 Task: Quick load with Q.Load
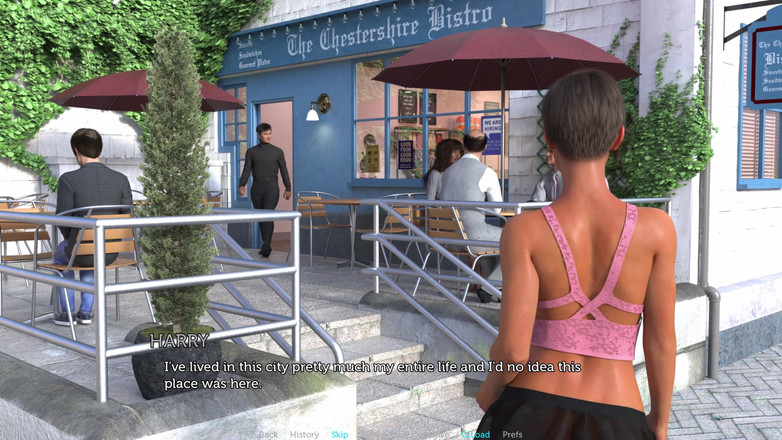475,434
